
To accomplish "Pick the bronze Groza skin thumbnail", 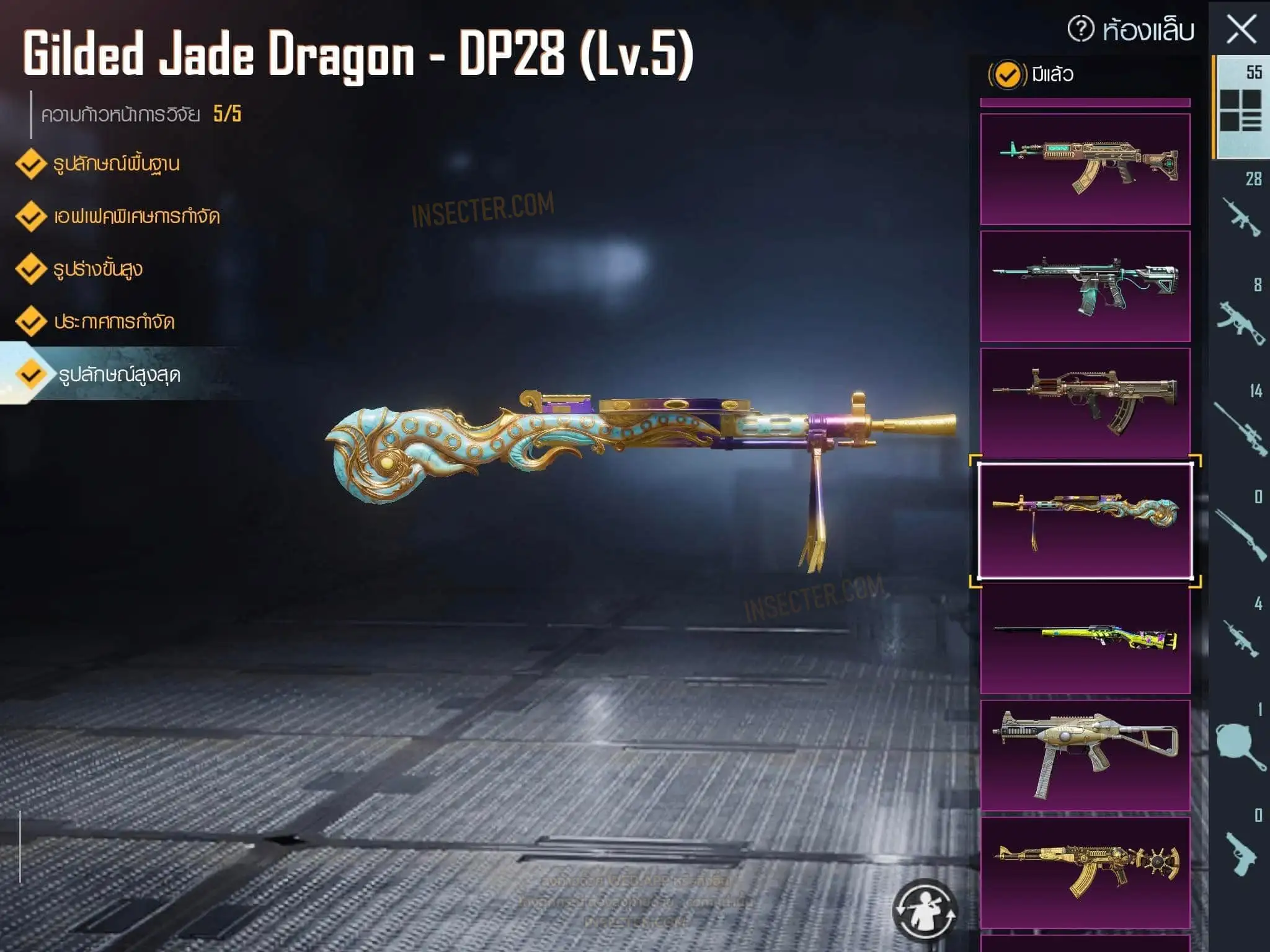I will click(1085, 403).
